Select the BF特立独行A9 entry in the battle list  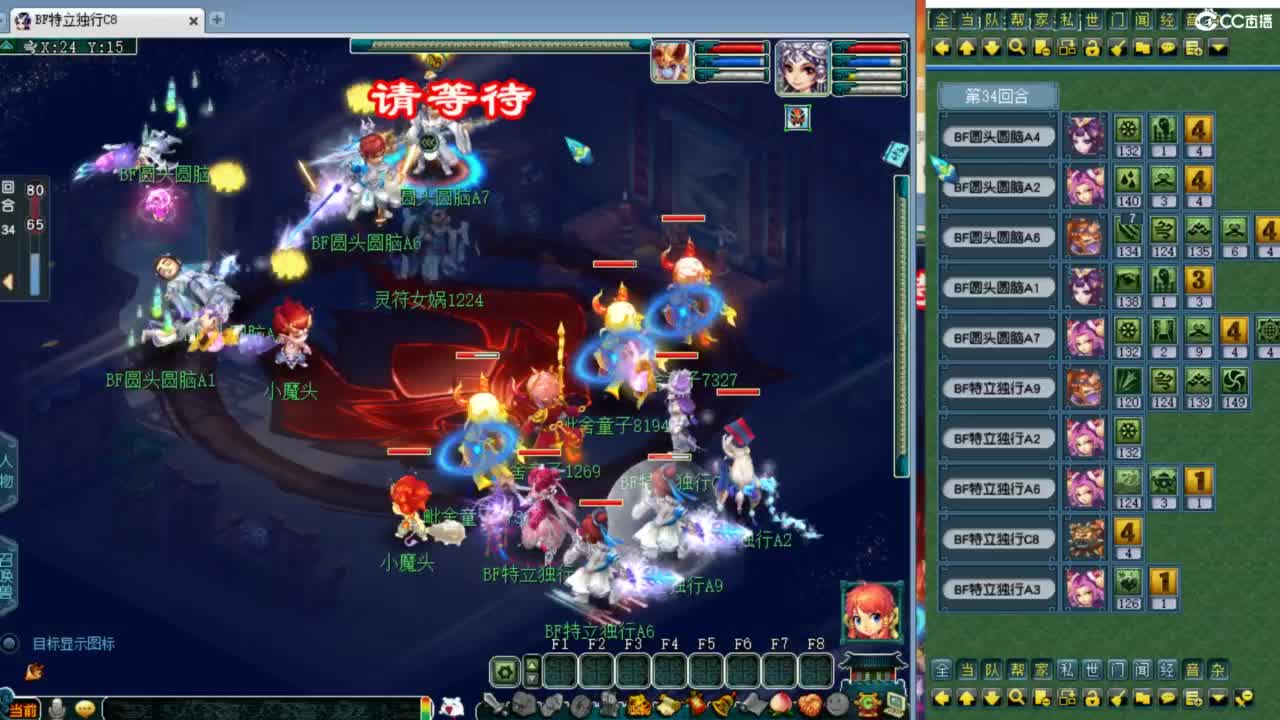click(x=998, y=389)
